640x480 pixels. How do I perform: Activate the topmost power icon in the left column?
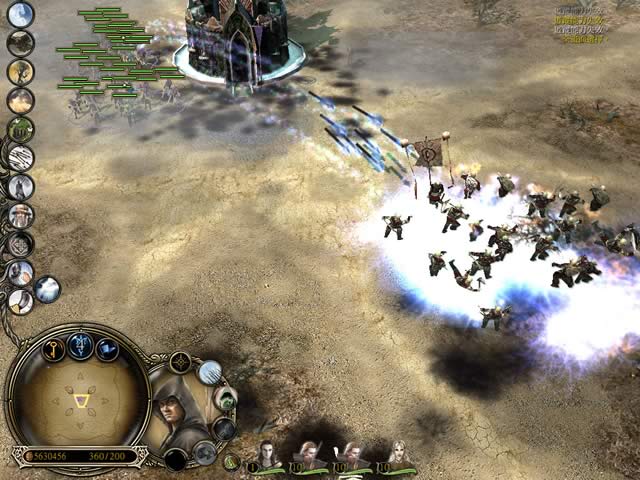20,15
